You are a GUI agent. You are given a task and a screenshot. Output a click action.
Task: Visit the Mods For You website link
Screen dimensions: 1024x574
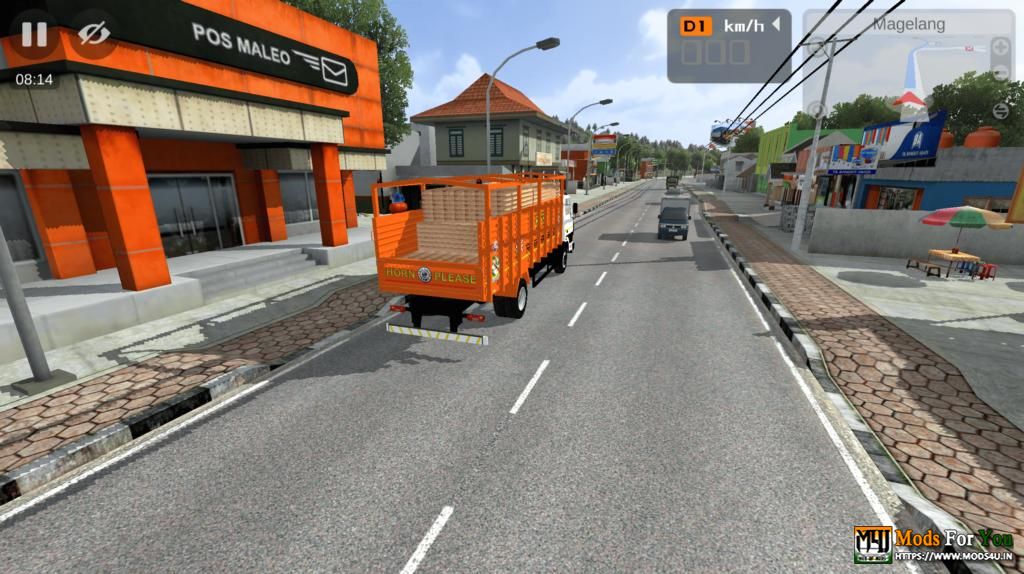pos(953,556)
